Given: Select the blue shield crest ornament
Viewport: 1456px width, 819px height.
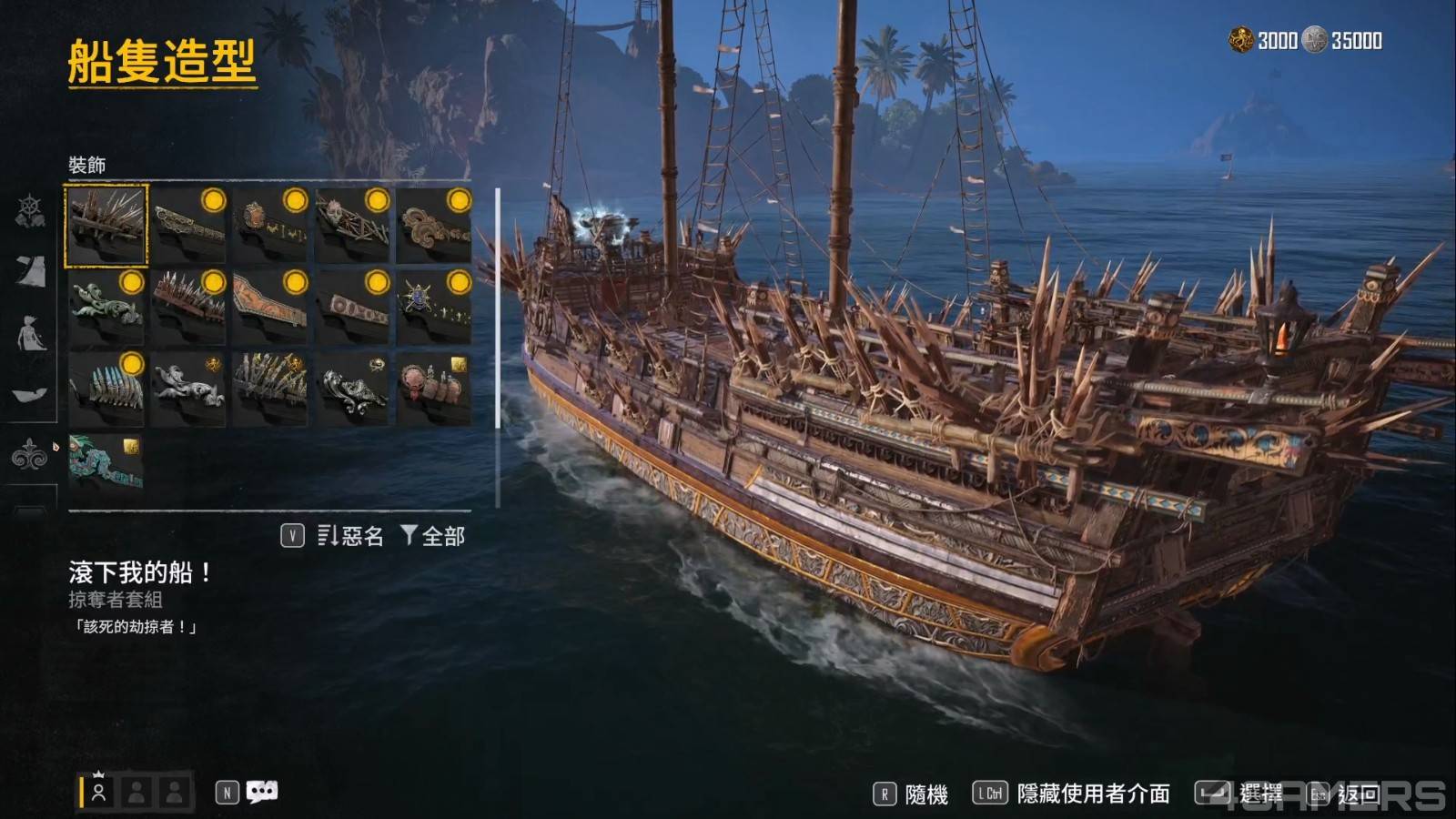Looking at the screenshot, I should click(434, 308).
